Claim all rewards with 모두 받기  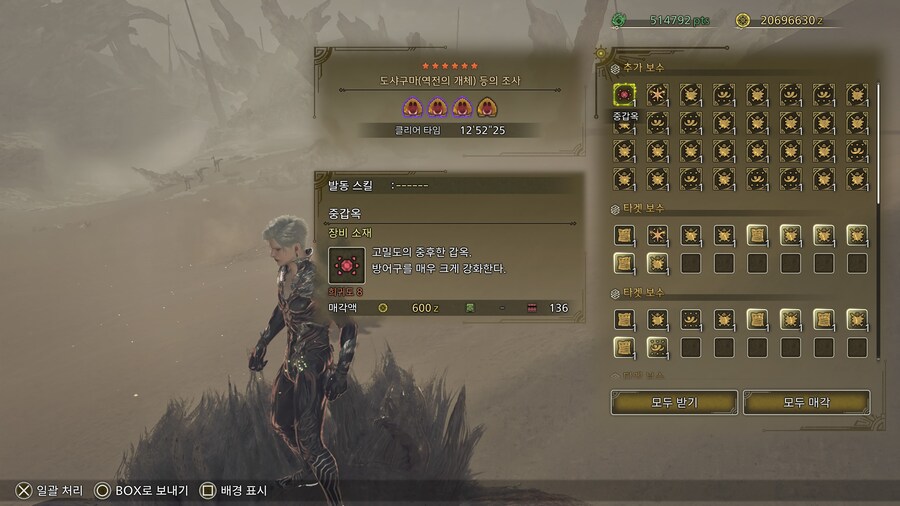[674, 402]
